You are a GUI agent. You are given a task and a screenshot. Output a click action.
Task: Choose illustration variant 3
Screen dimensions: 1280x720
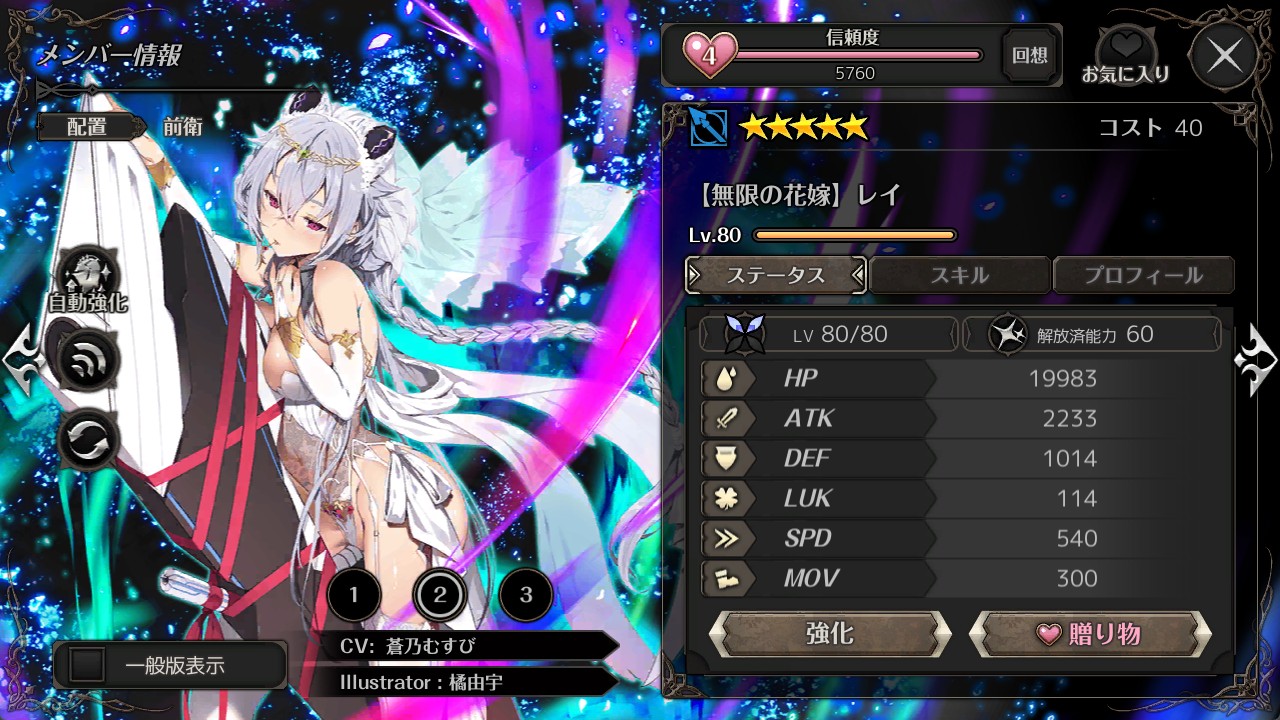click(526, 596)
